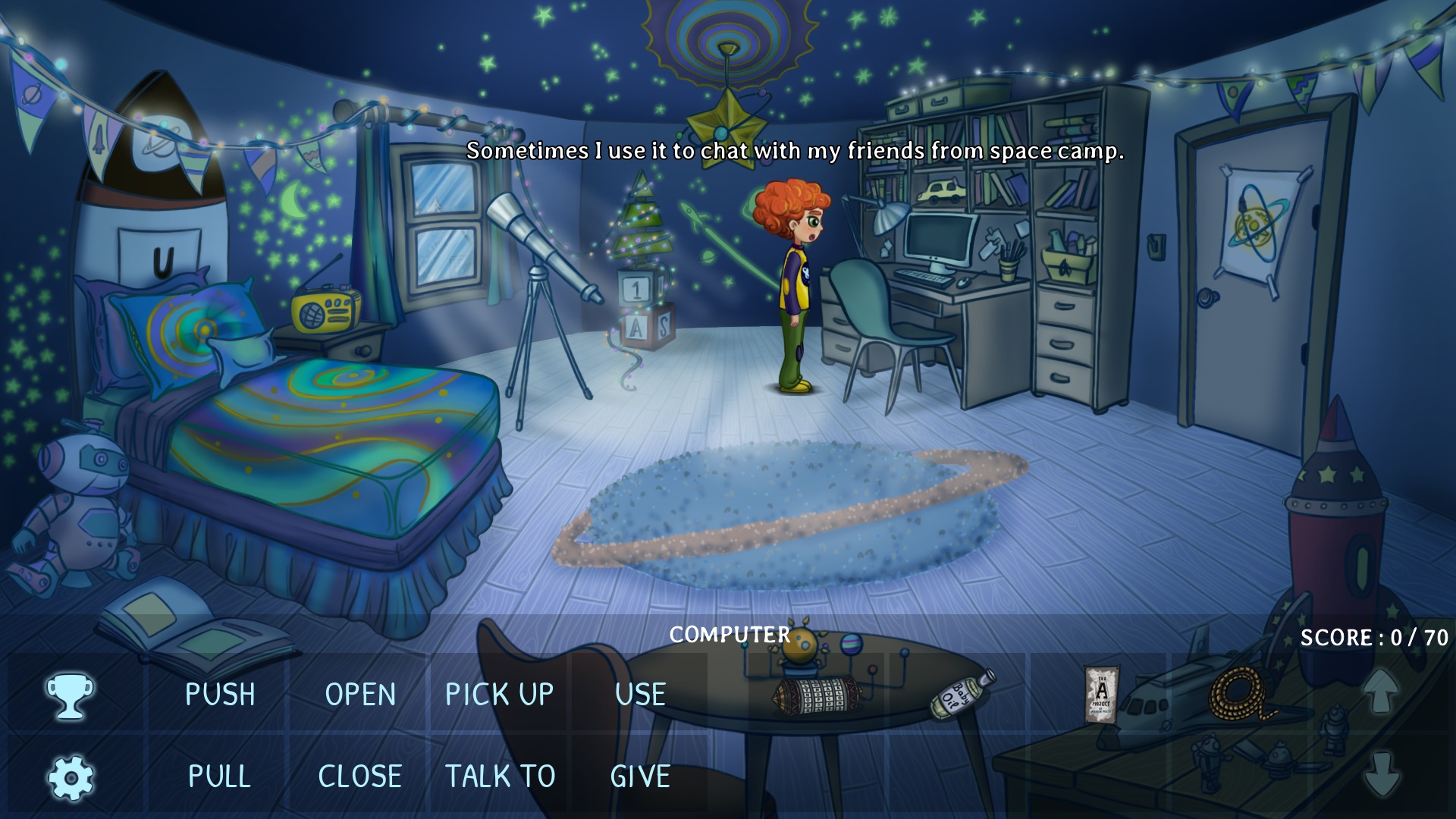Viewport: 1456px width, 819px height.
Task: Select the PULL verb
Action: [219, 777]
